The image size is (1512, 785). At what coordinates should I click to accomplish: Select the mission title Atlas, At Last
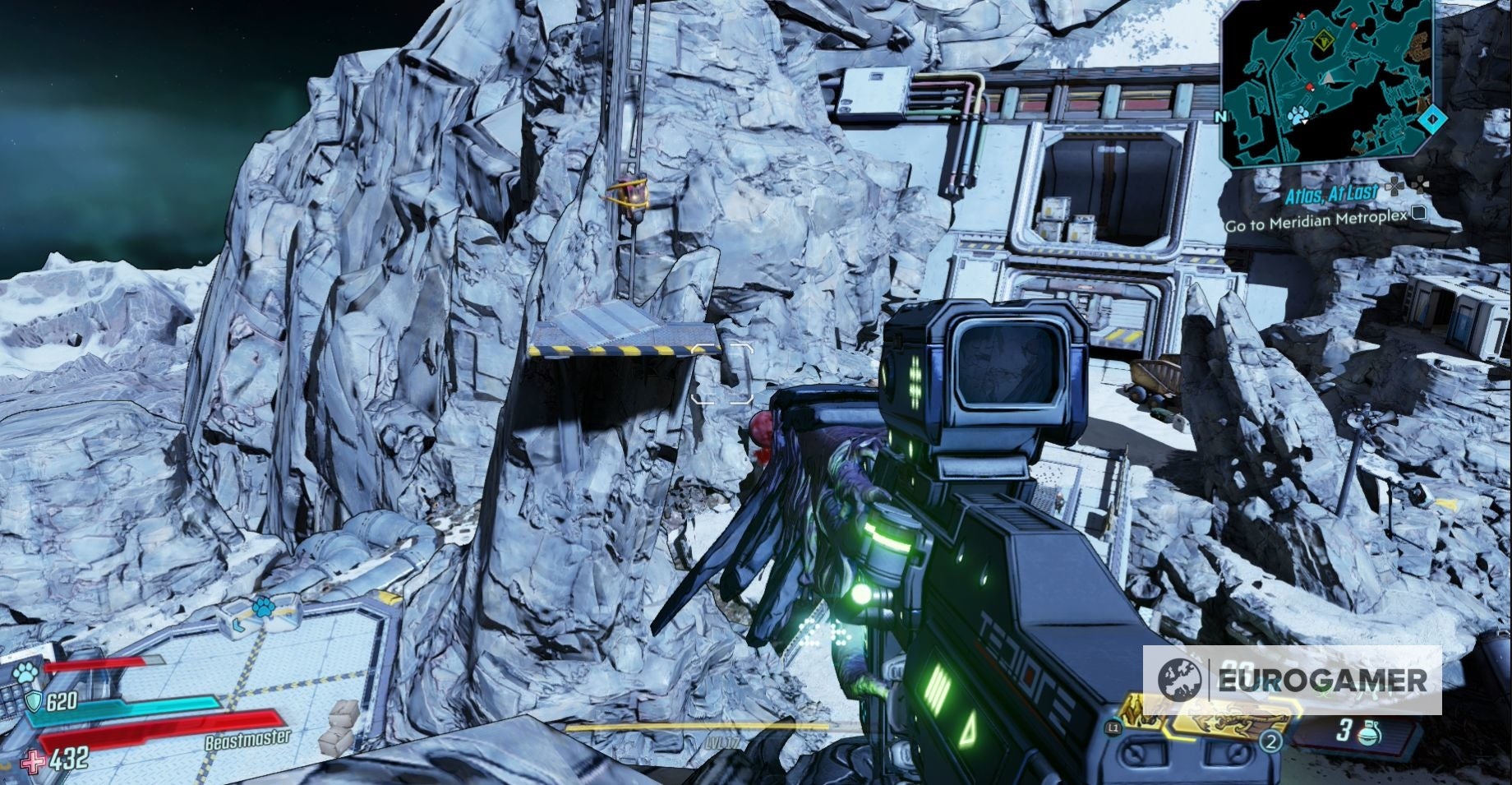tap(1330, 192)
